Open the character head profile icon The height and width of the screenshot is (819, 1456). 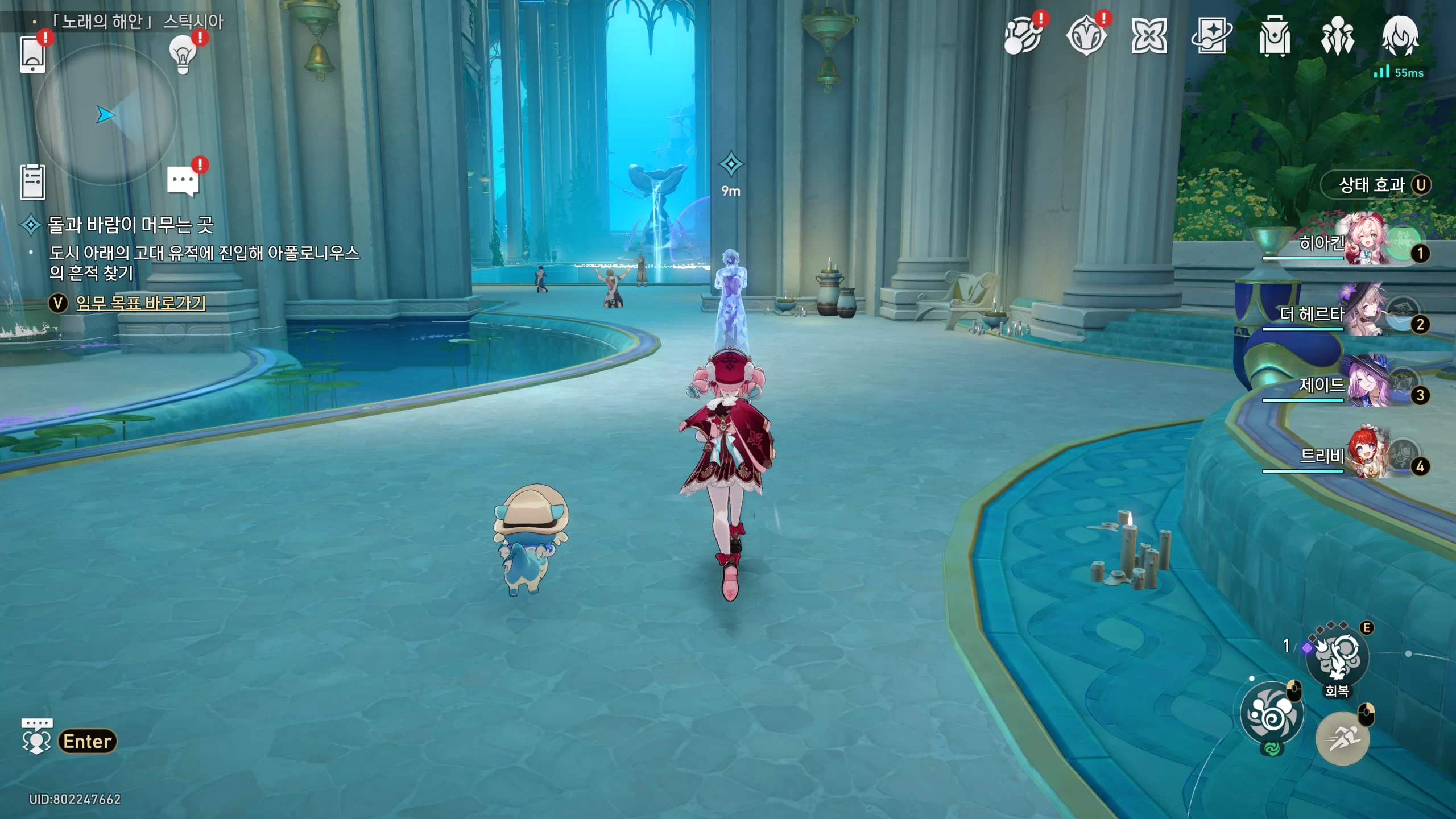pos(1400,37)
